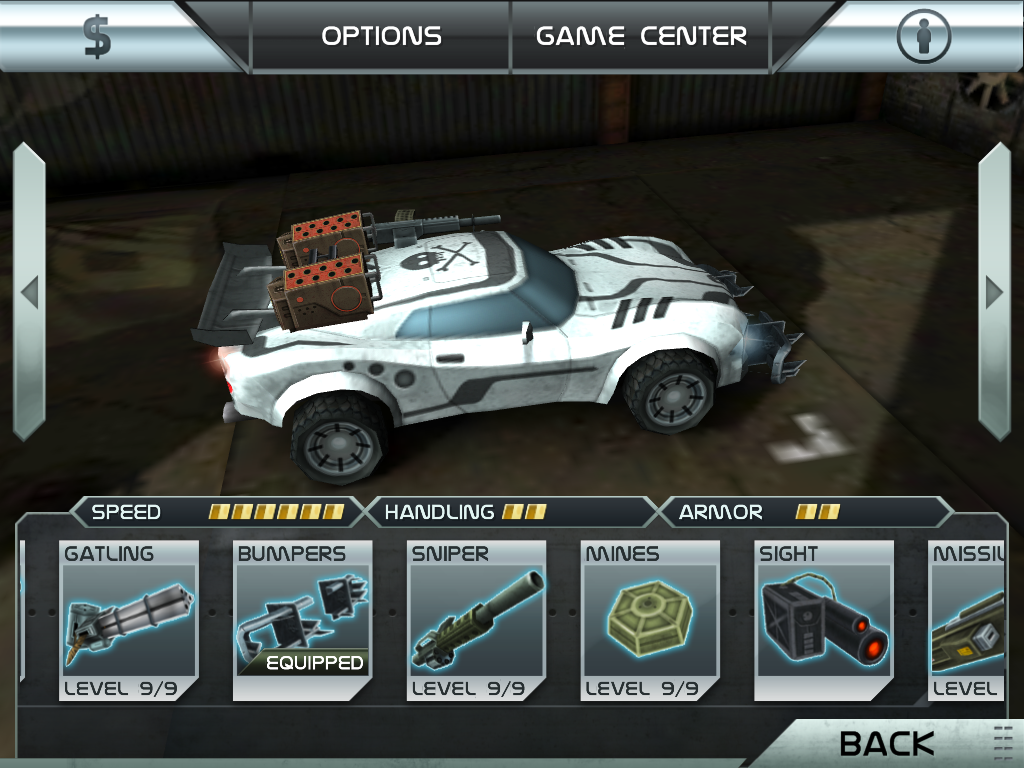
Task: Show the previous car with left arrow
Action: click(x=29, y=292)
